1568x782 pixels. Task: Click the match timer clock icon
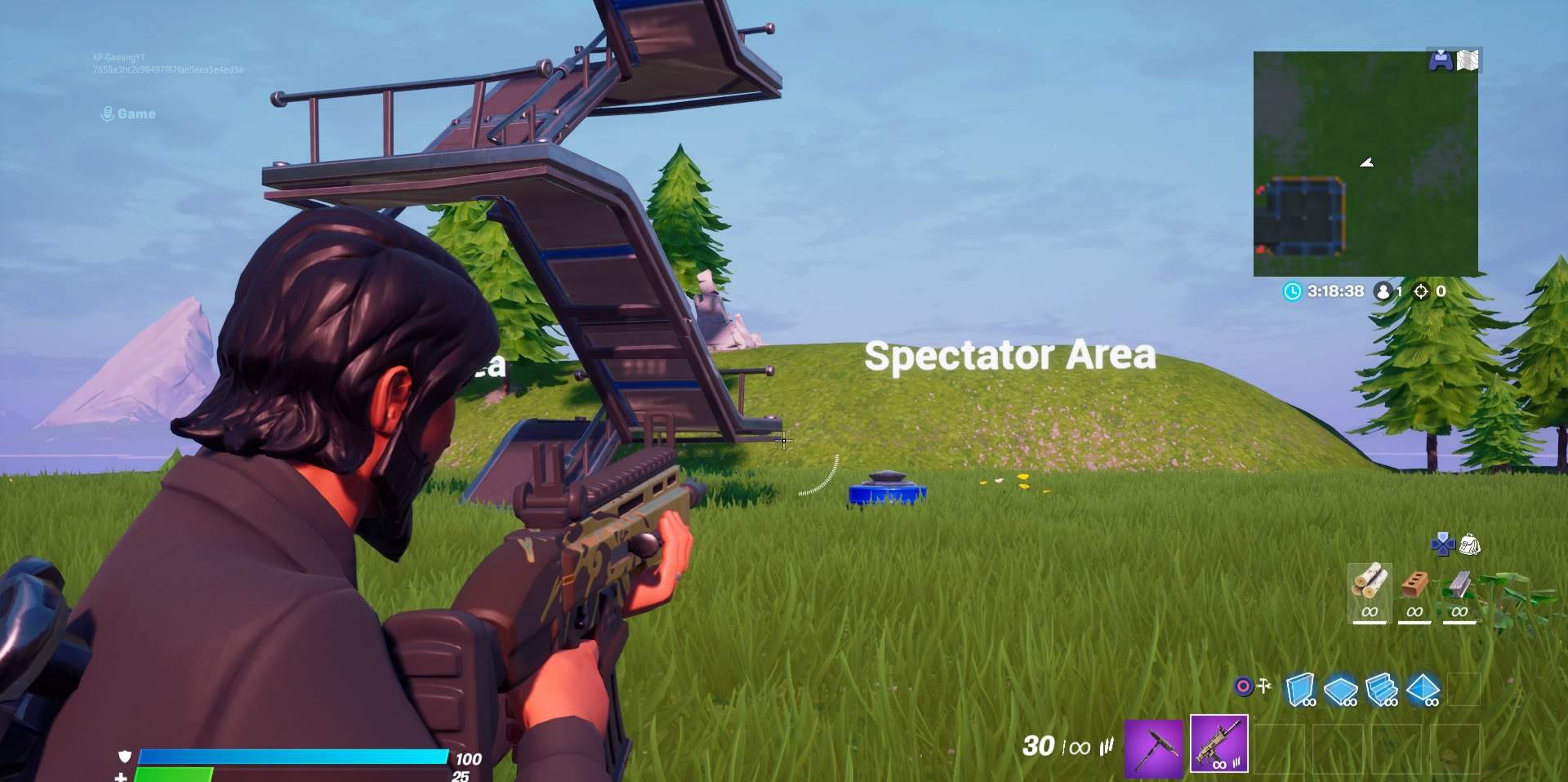1291,291
